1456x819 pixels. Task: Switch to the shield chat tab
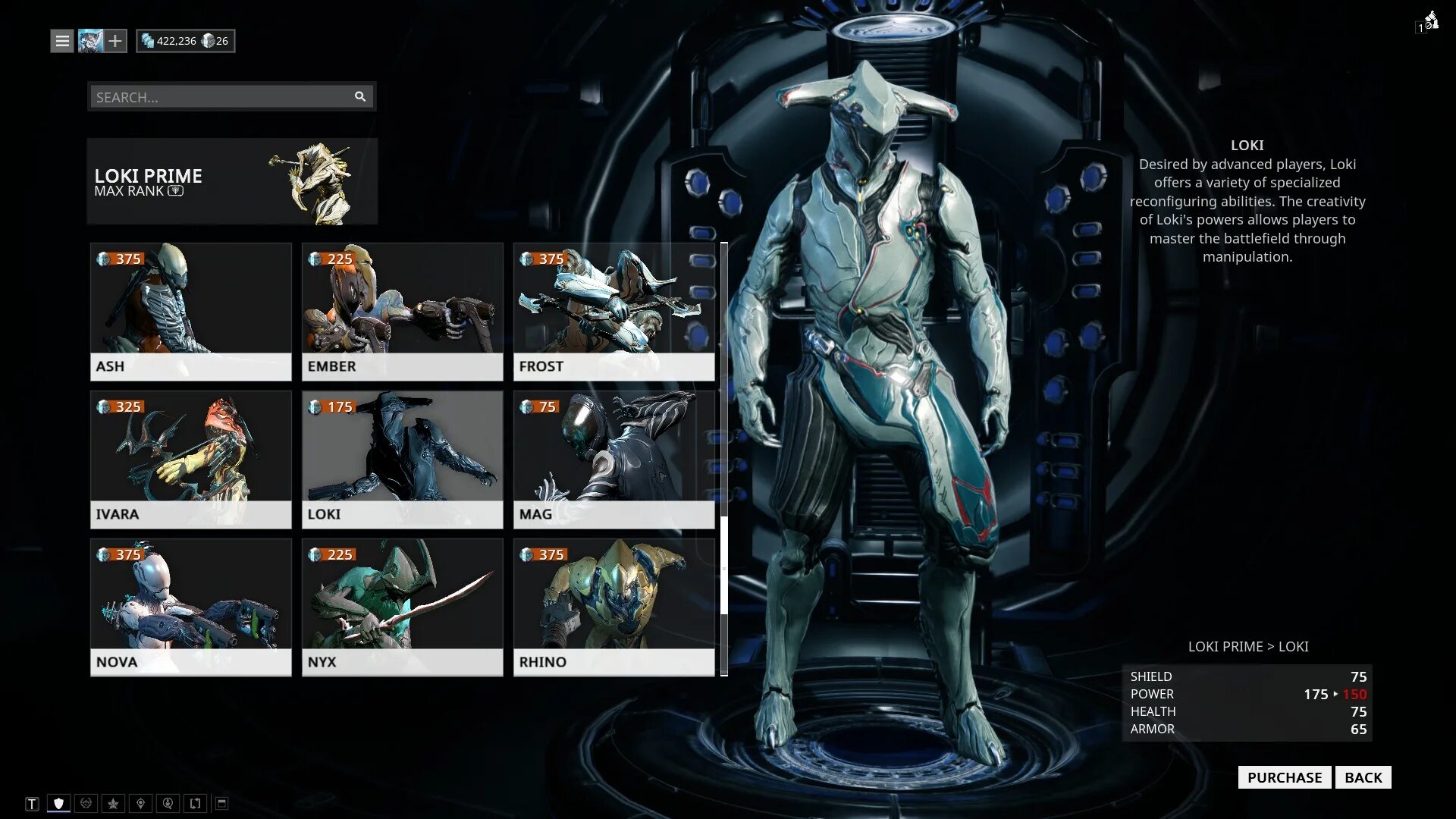(x=58, y=803)
